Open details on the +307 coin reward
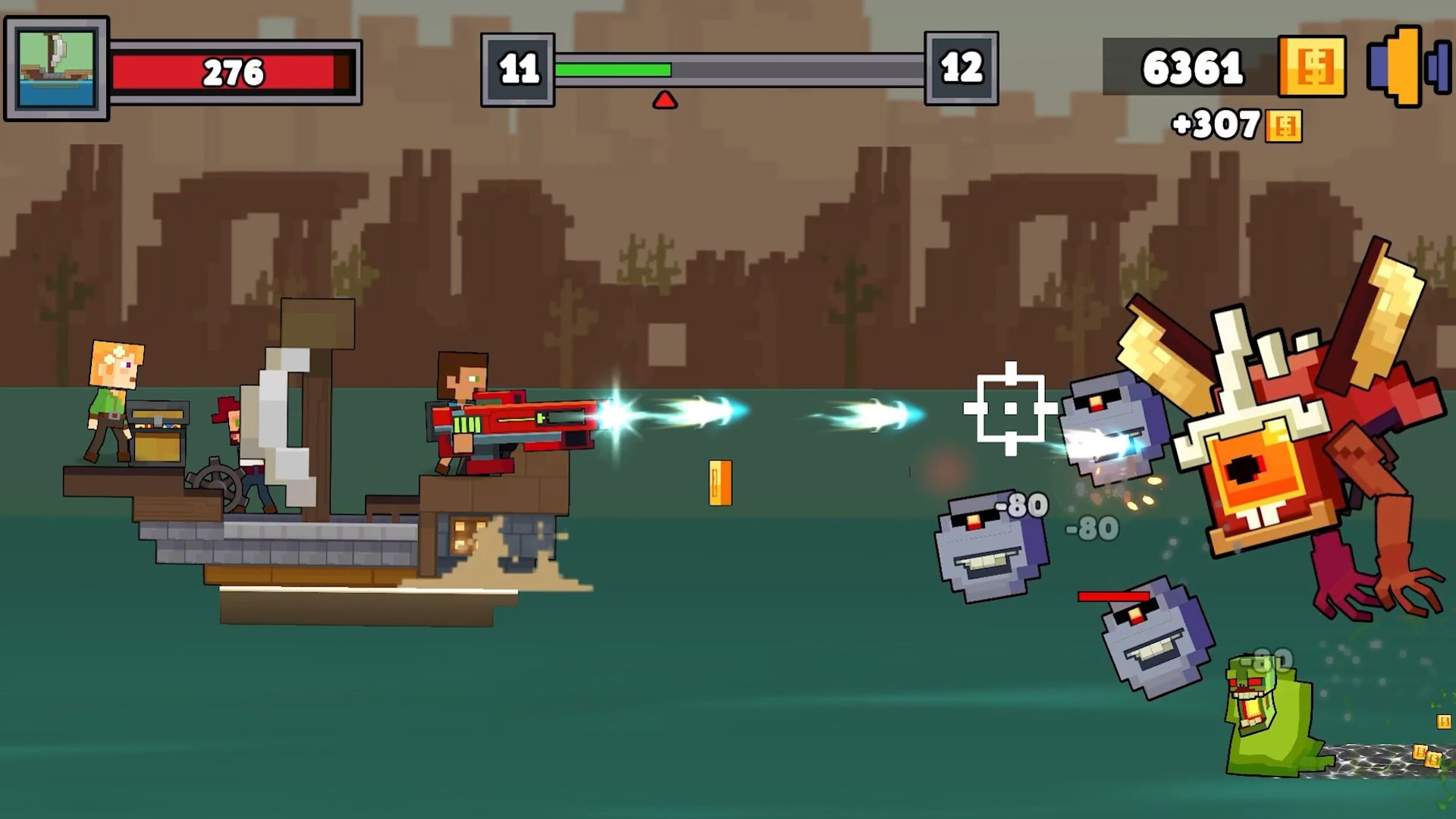The height and width of the screenshot is (819, 1456). tap(1224, 124)
